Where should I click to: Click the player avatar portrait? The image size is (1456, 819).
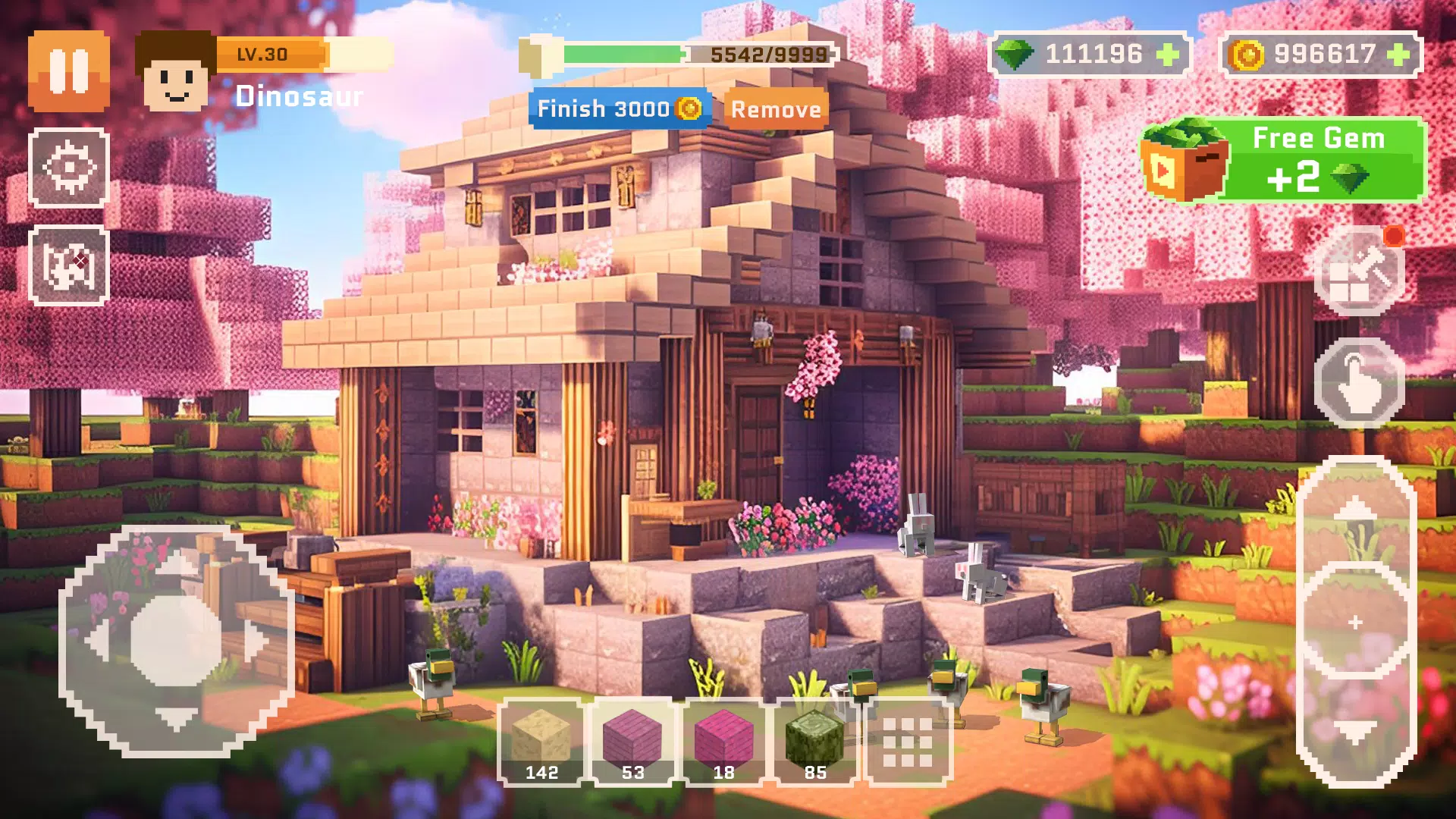pyautogui.click(x=175, y=73)
